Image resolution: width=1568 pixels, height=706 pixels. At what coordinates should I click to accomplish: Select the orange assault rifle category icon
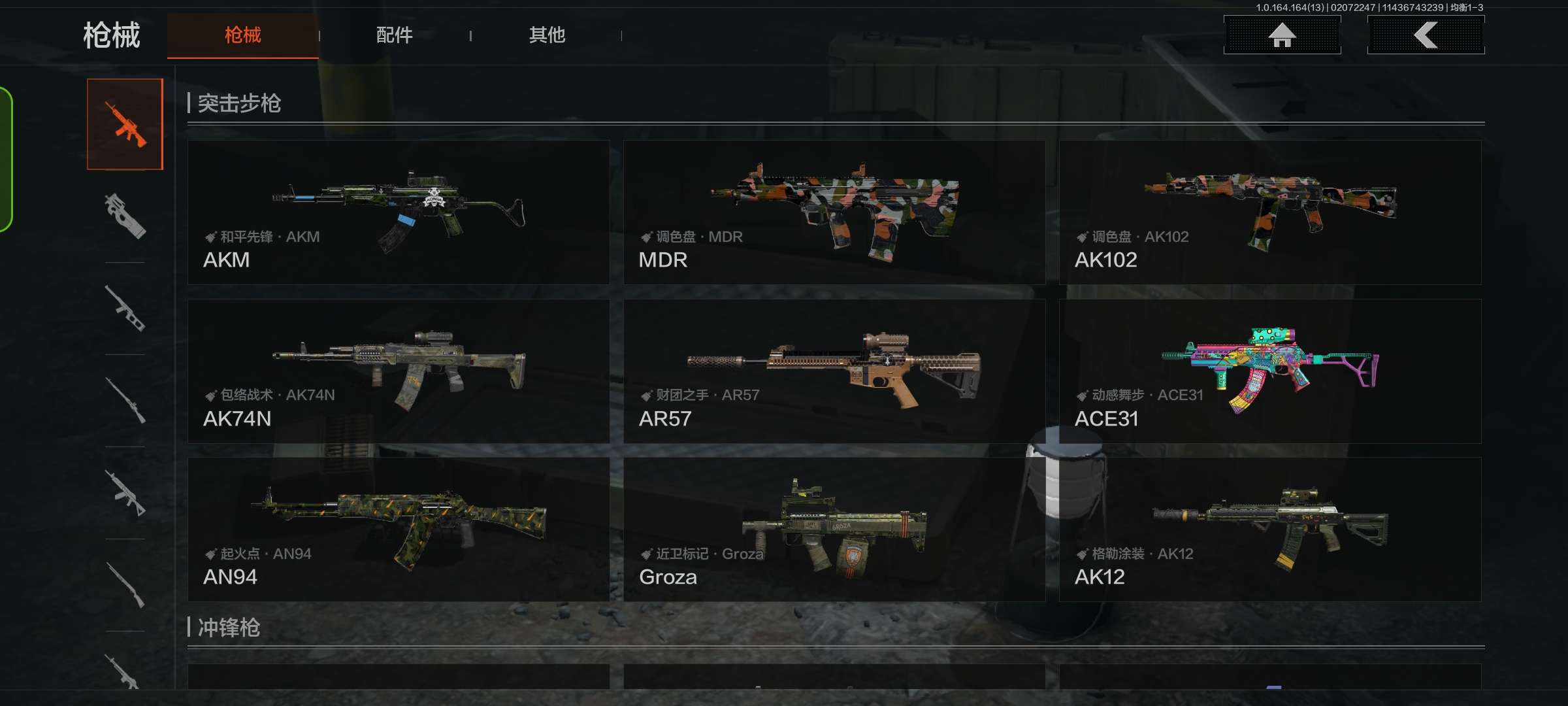(125, 124)
